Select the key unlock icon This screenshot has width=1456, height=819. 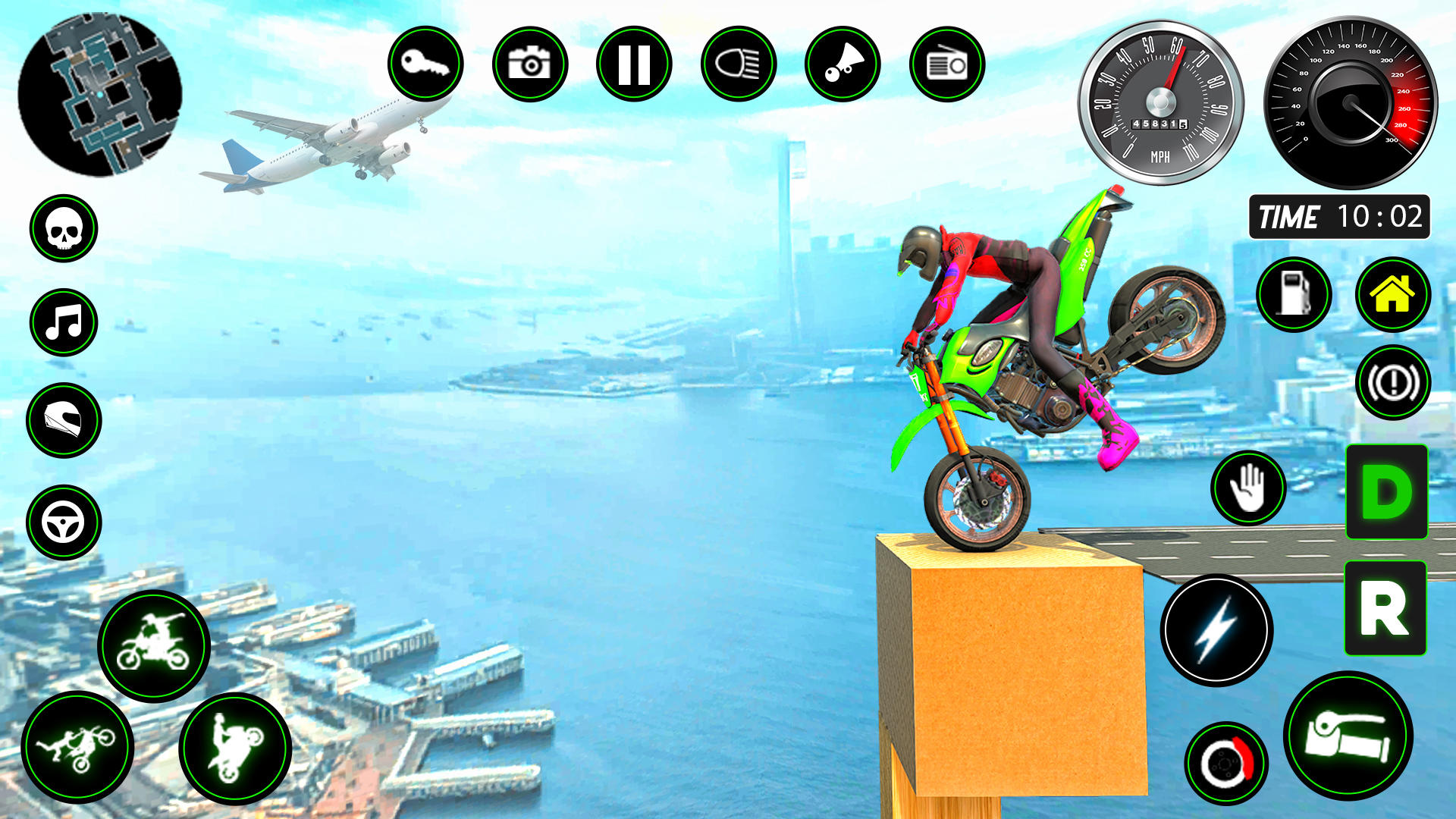427,64
